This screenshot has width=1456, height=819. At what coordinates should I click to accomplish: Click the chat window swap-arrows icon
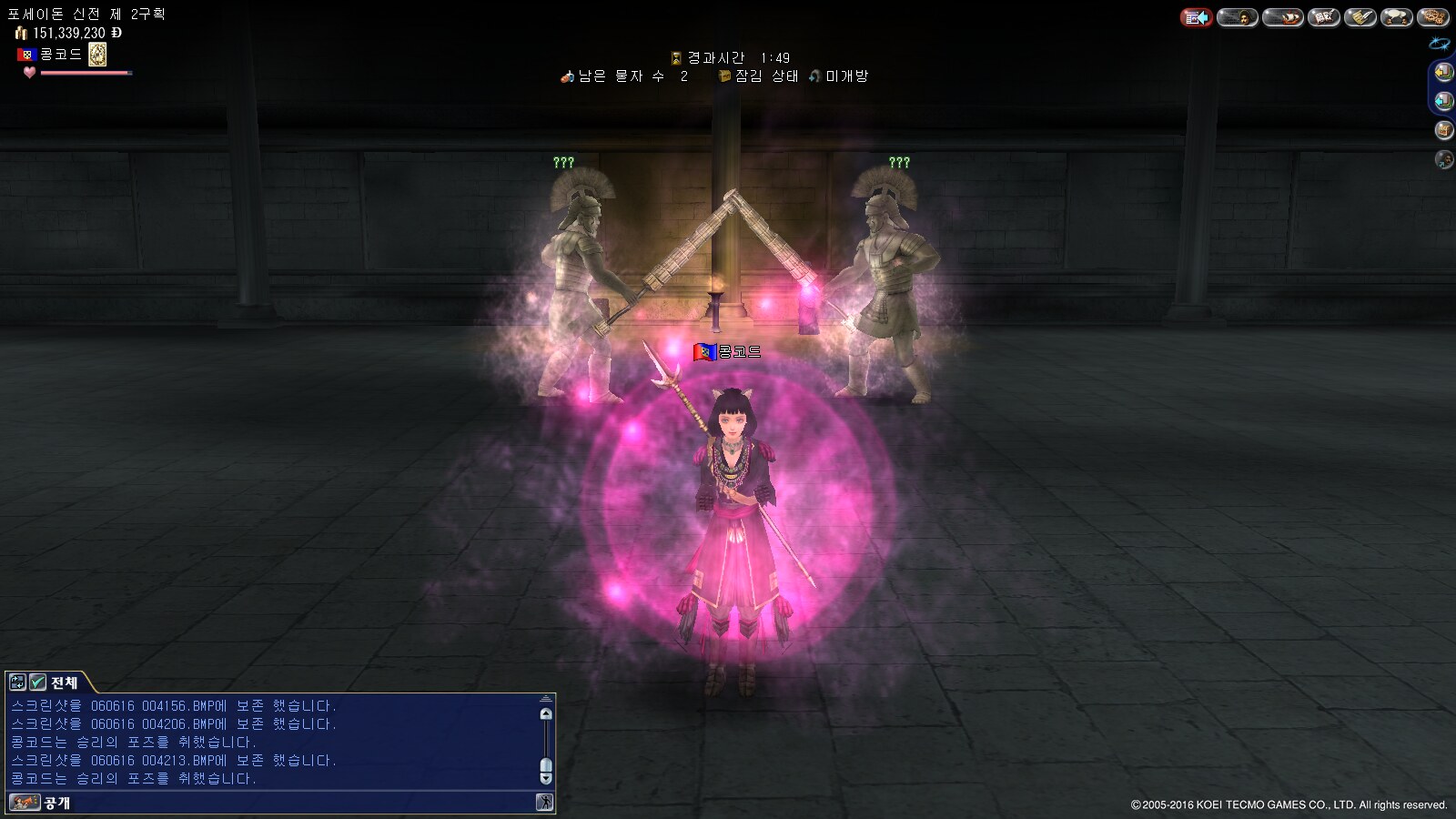click(17, 682)
